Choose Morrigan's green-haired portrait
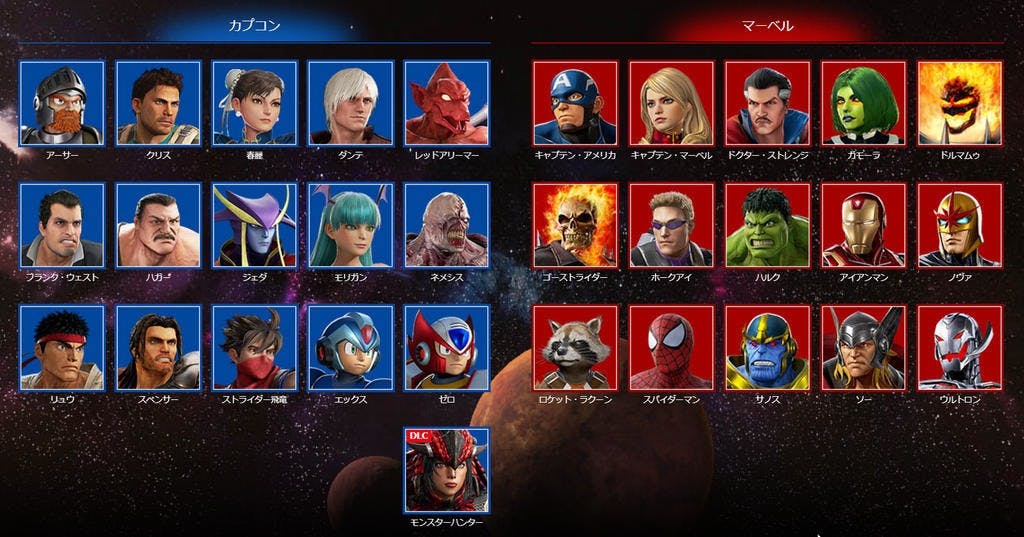 point(350,225)
